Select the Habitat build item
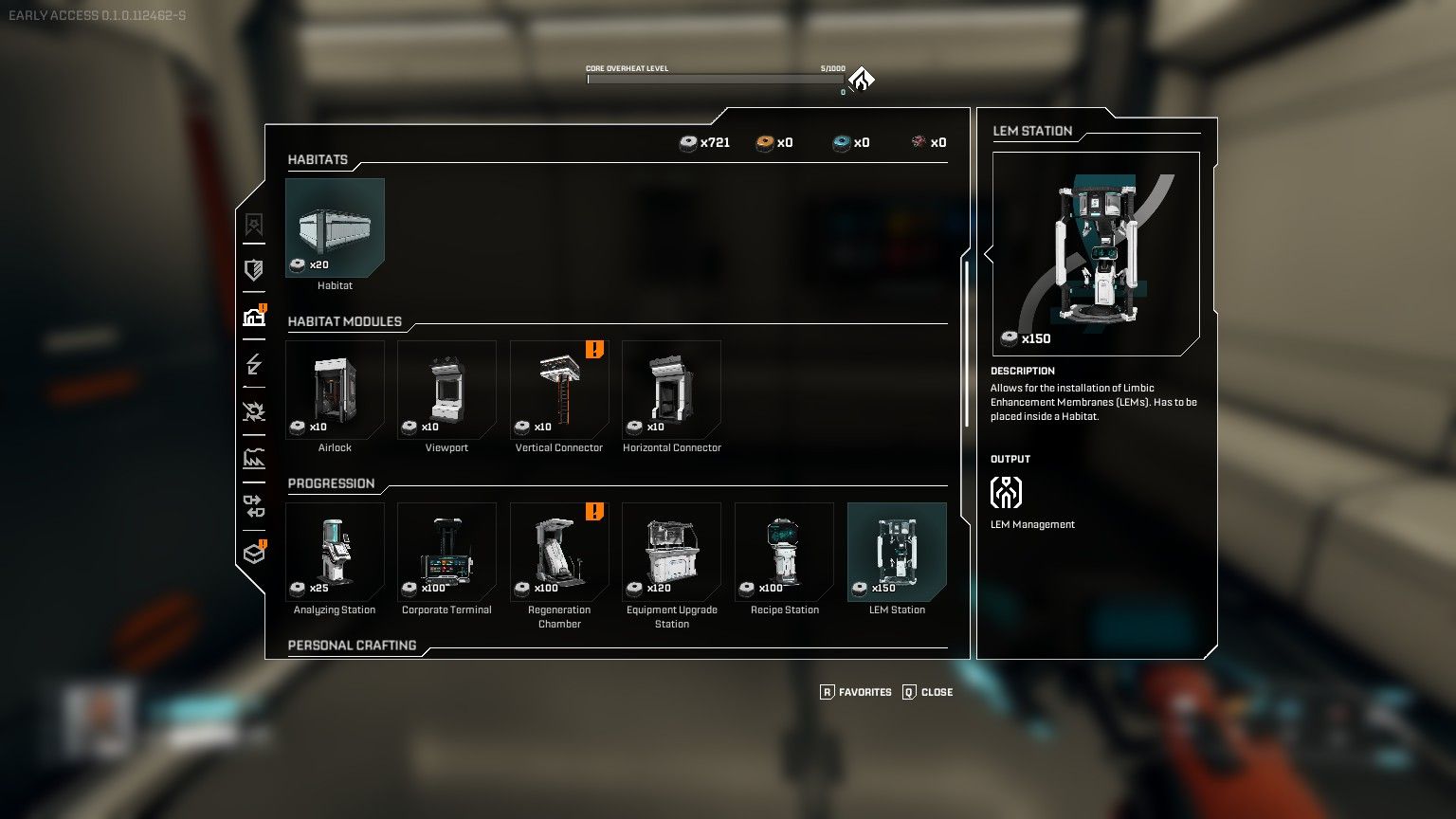The width and height of the screenshot is (1456, 819). tap(335, 228)
